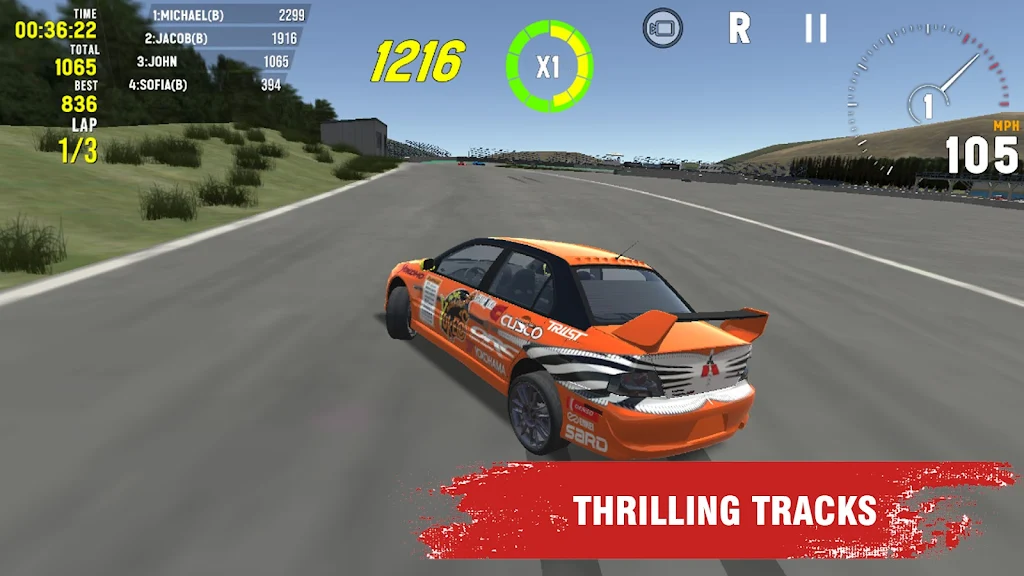Viewport: 1024px width, 576px height.
Task: Switch the camera view icon
Action: [662, 27]
